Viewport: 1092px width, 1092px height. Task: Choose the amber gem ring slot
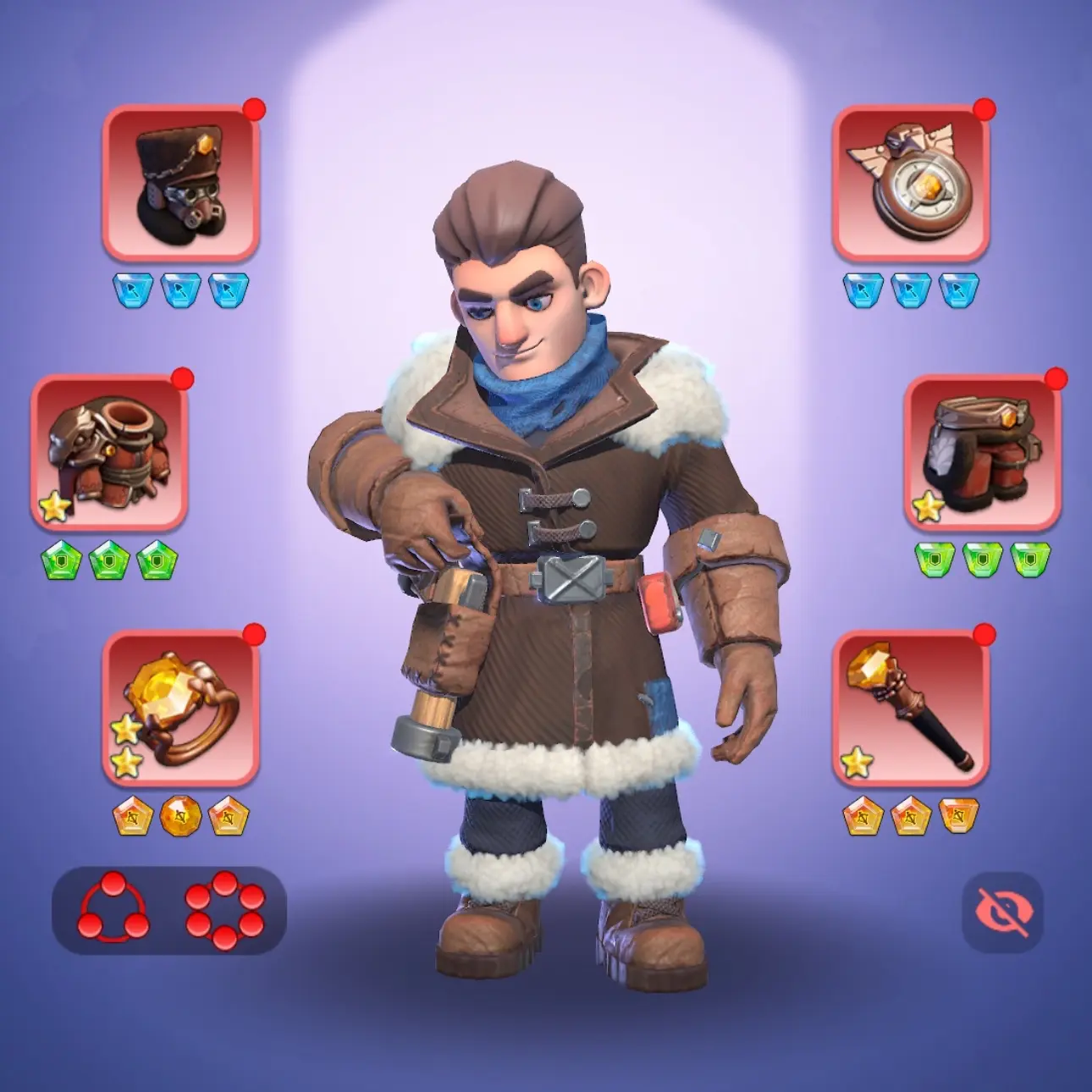(180, 708)
